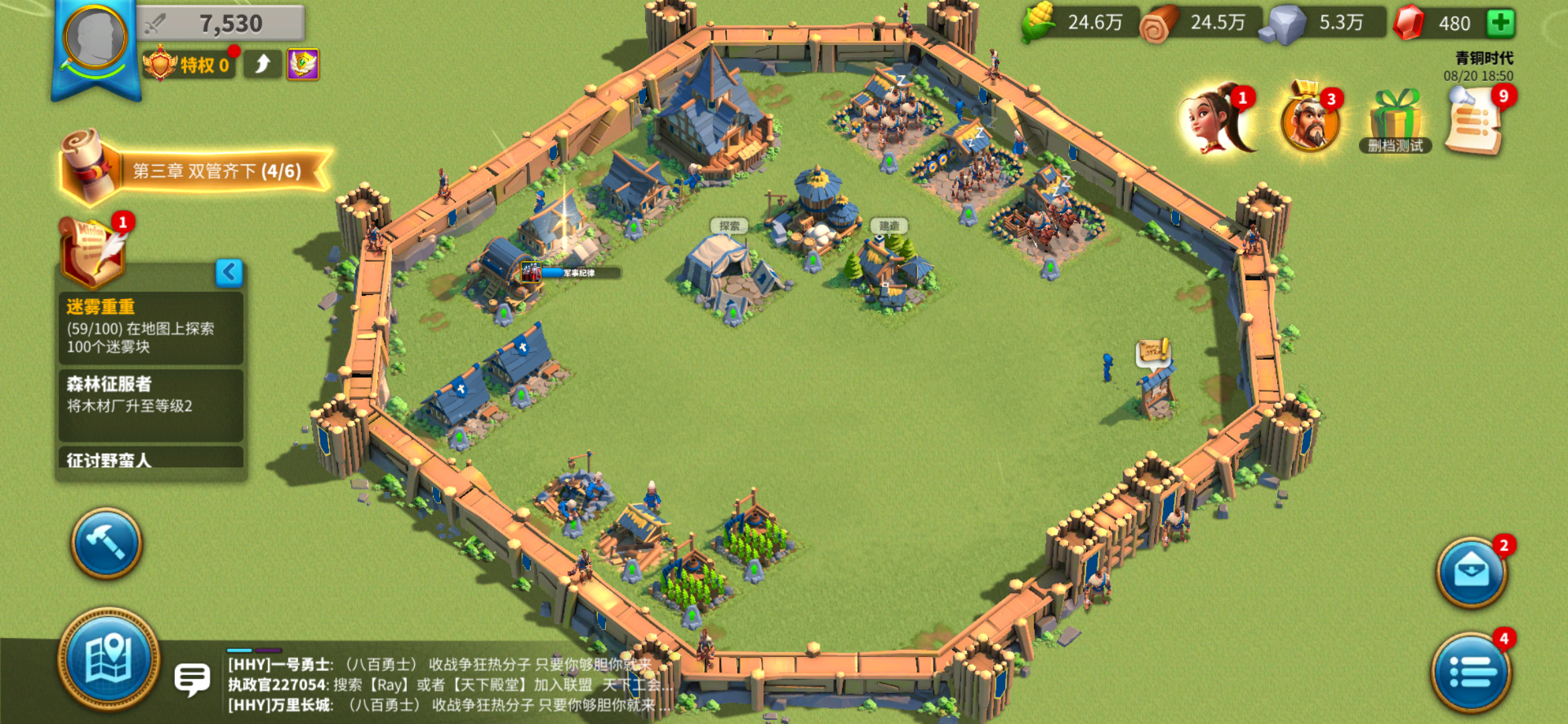This screenshot has height=724, width=1568.
Task: Select the 迷雾重重 exploration quest
Action: coord(151,327)
